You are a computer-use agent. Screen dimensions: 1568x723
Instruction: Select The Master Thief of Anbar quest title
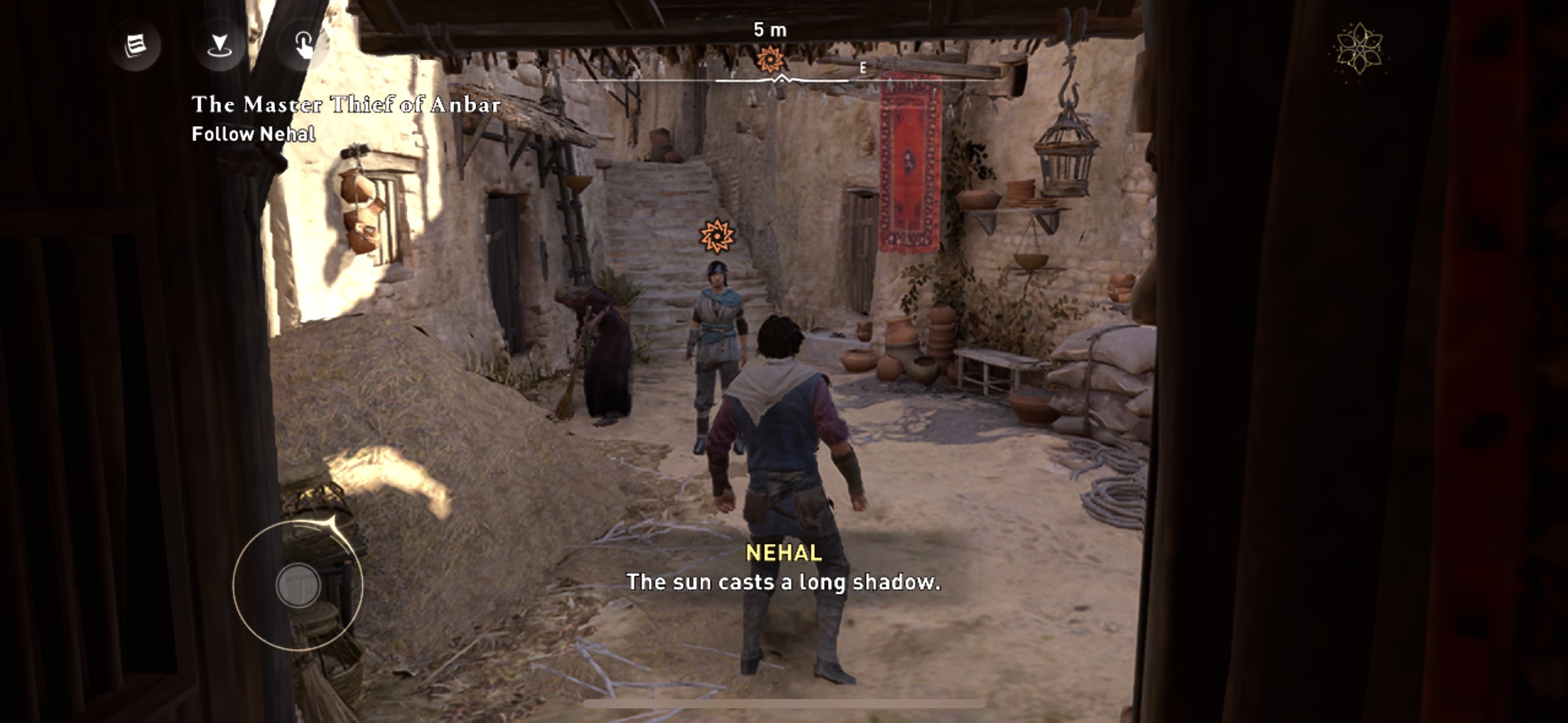(346, 104)
